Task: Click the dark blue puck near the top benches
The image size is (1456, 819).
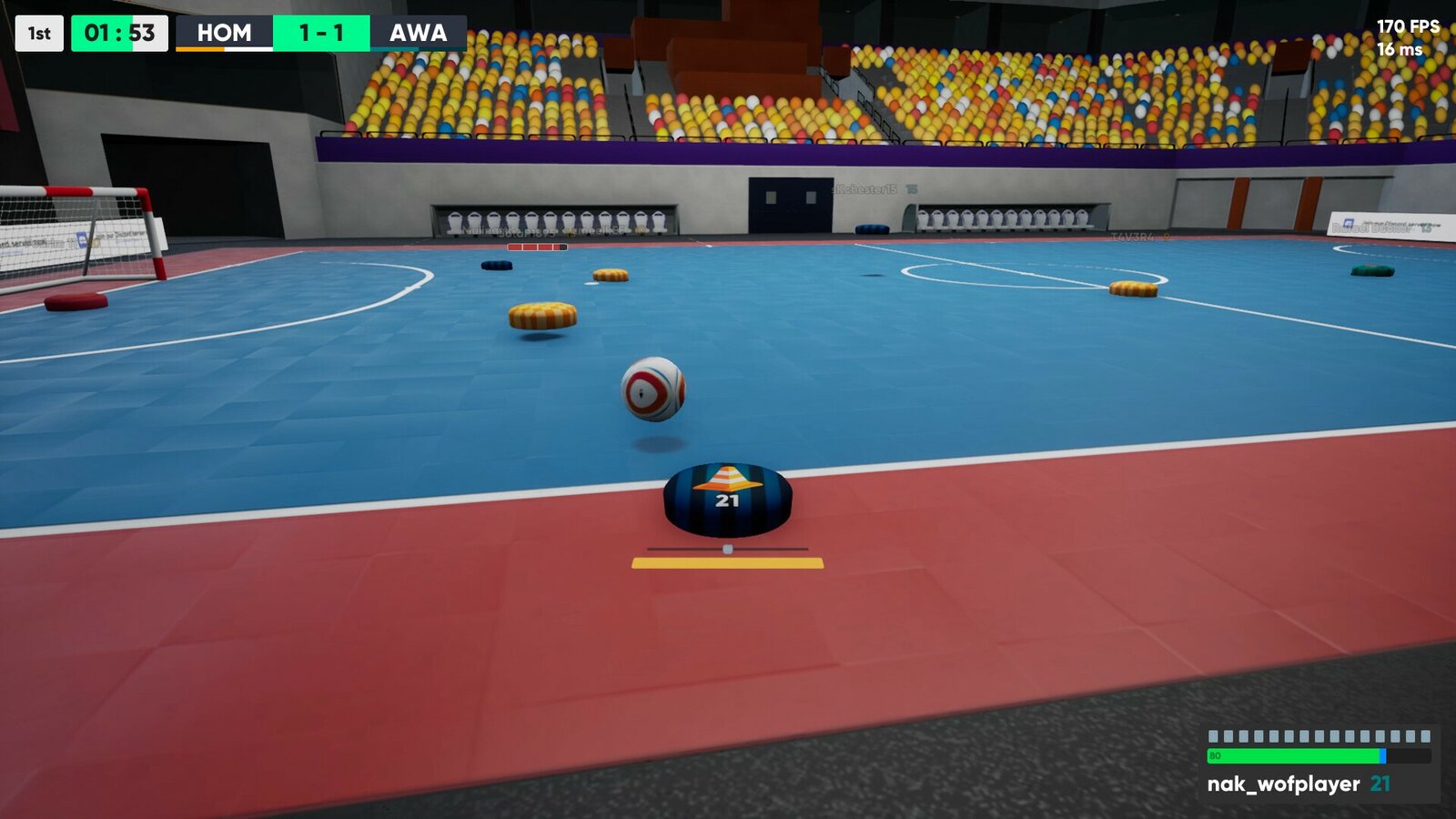Action: coord(496,264)
